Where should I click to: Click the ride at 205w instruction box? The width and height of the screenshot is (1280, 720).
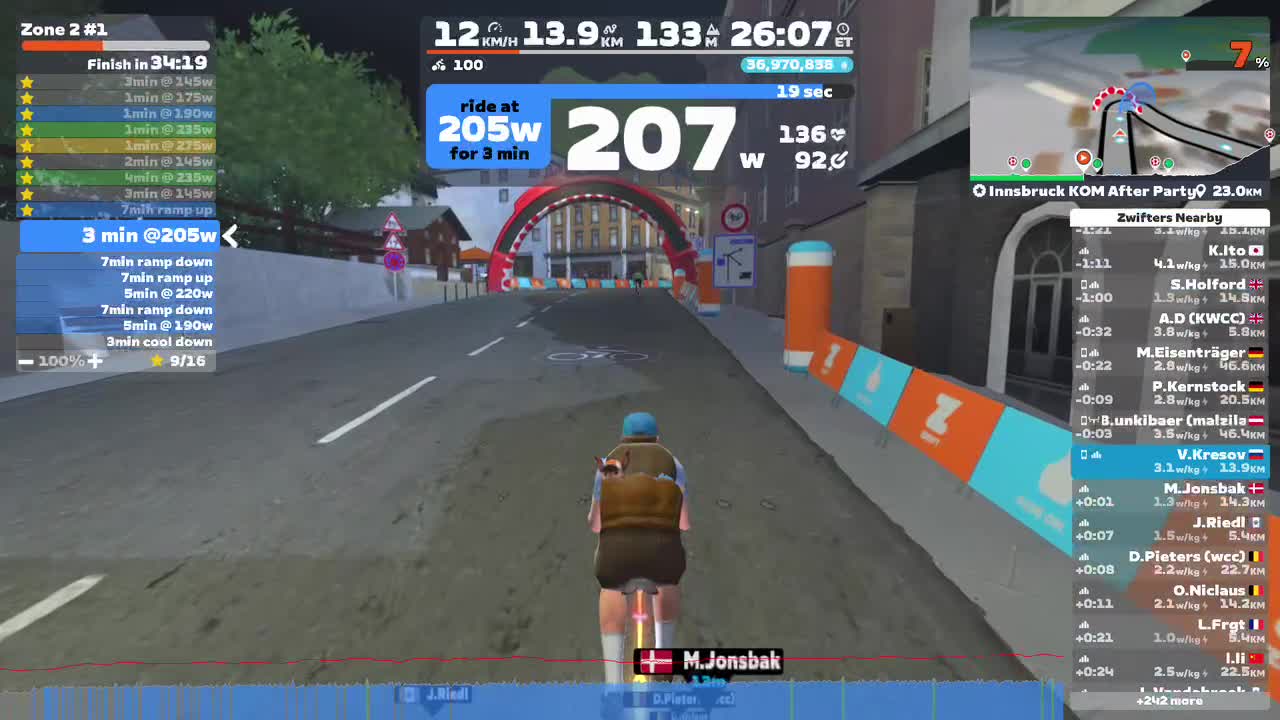[x=488, y=128]
